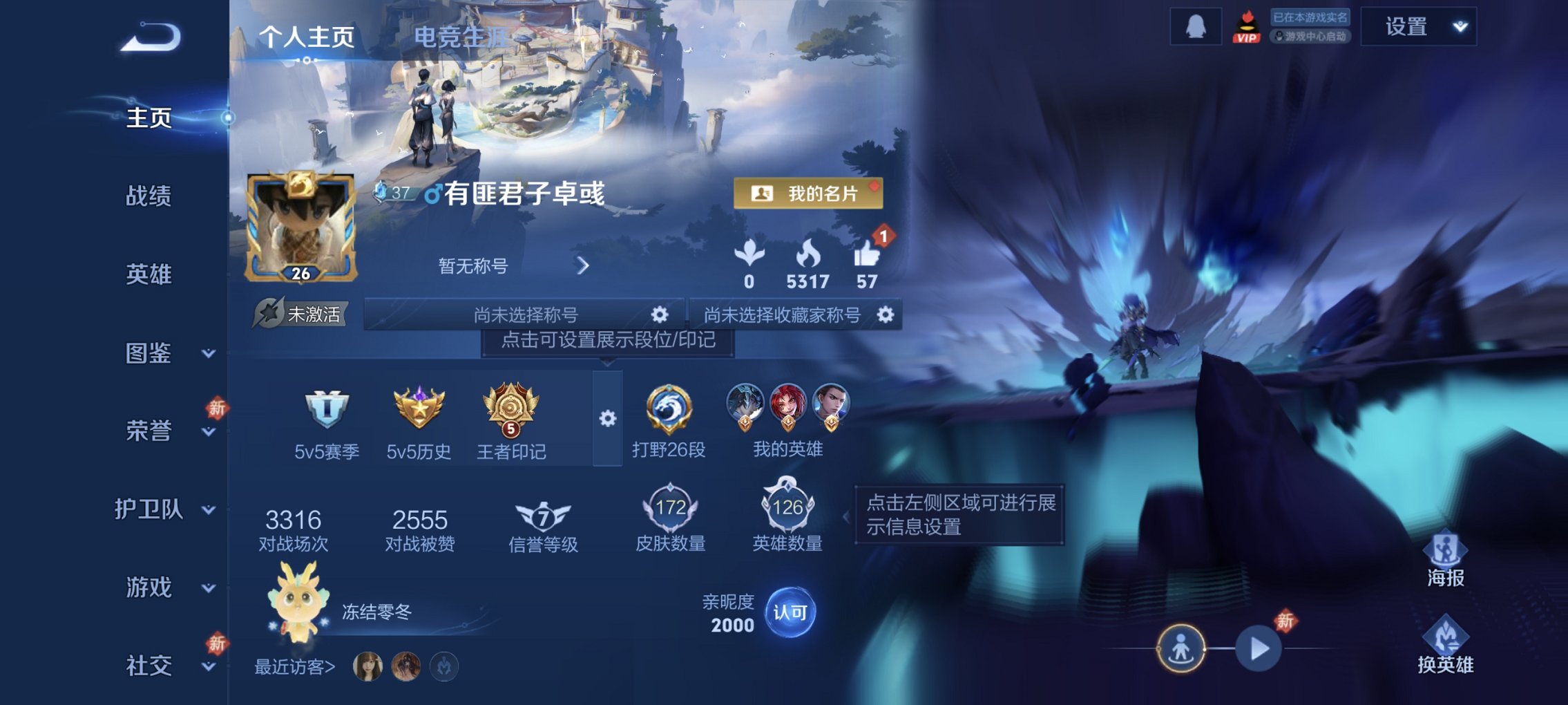Switch to the 电竞生涯 tab
Screen dimensions: 1568x705
point(457,38)
